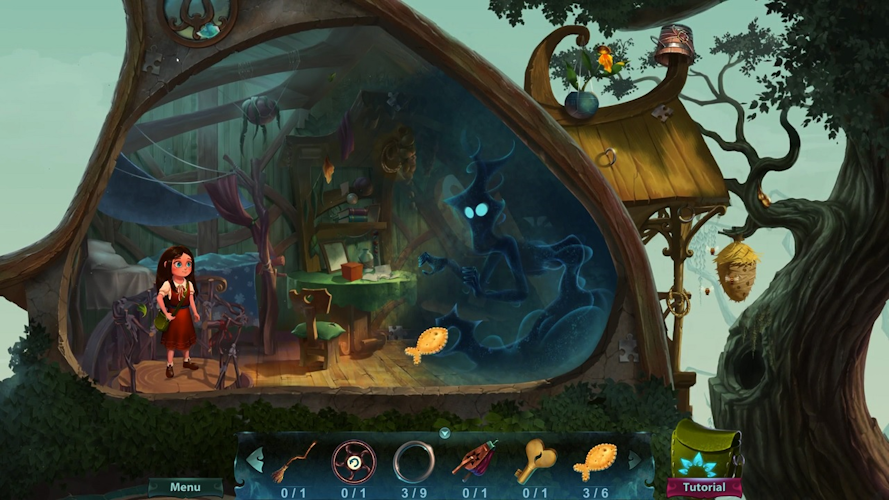Image resolution: width=889 pixels, height=500 pixels.
Task: Select the red bellows item slot
Action: click(474, 462)
